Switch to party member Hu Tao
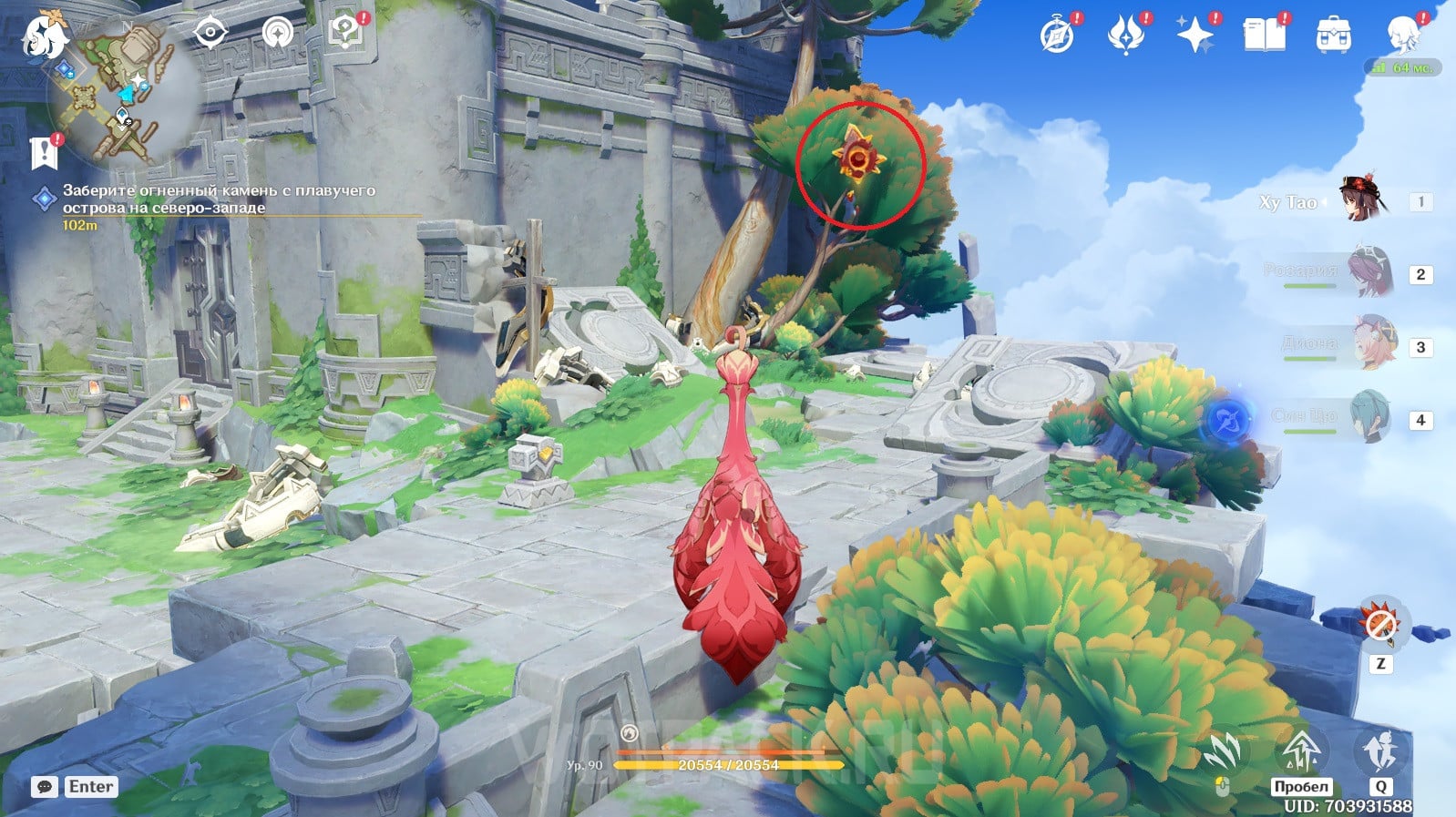Screen dimensions: 1456x817 tap(1362, 199)
